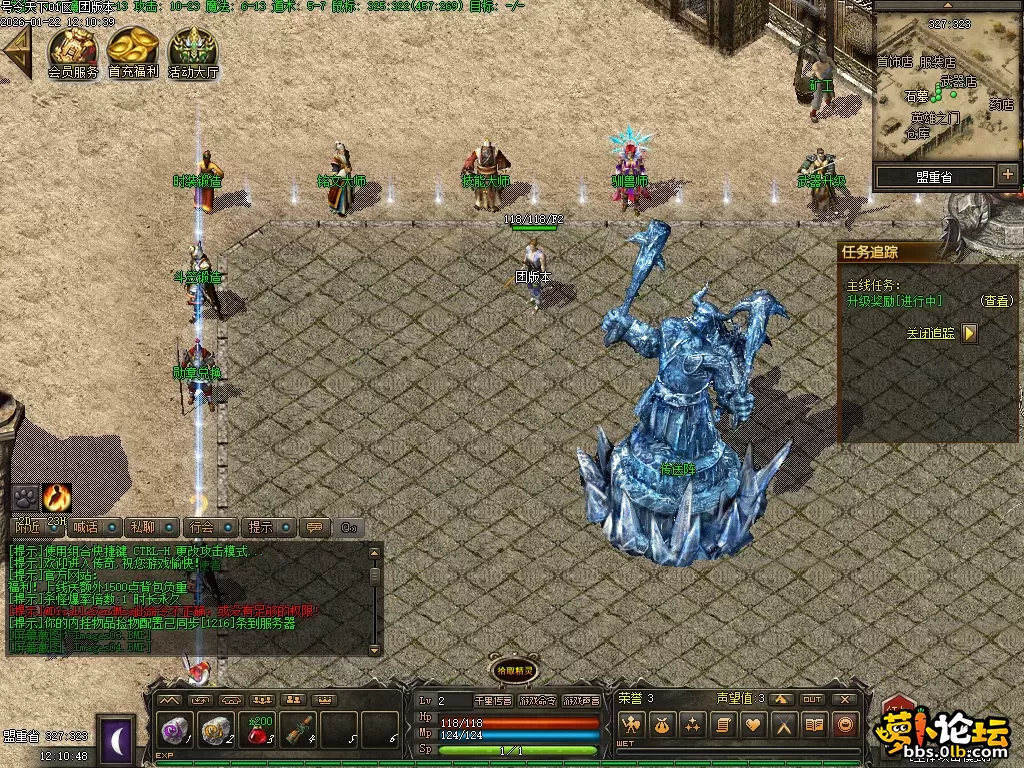Select the green-tied scroll in hotbar slot 4
This screenshot has width=1024, height=768.
coord(298,730)
